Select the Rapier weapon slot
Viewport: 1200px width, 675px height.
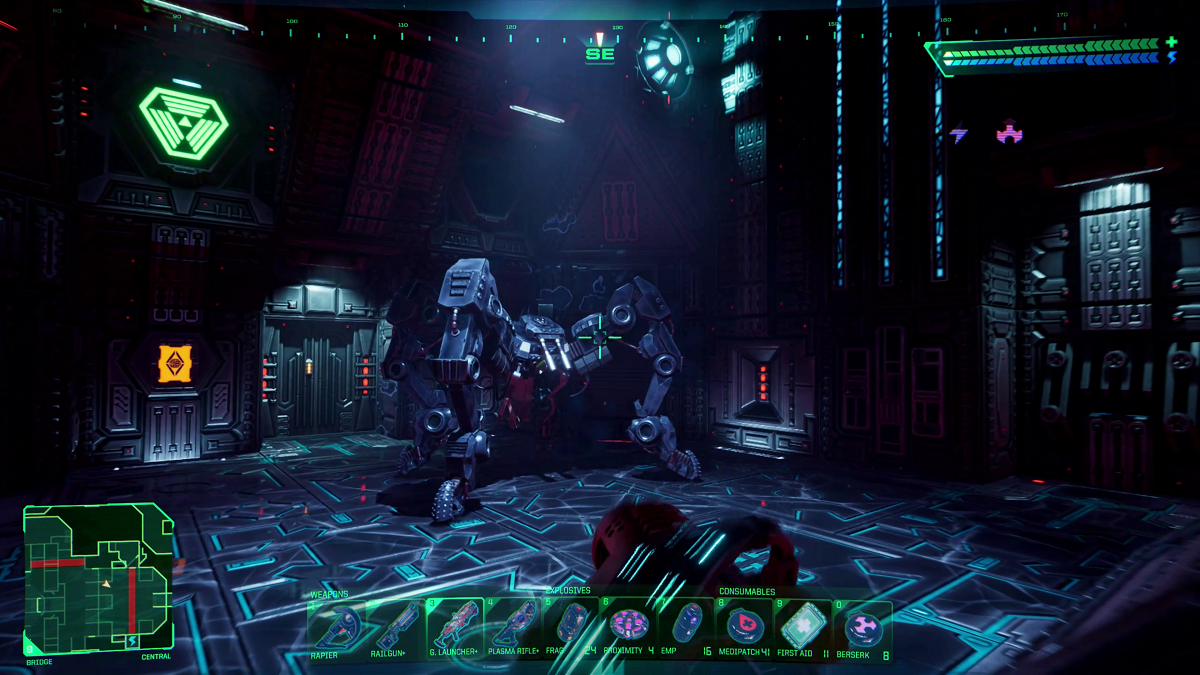pos(336,625)
